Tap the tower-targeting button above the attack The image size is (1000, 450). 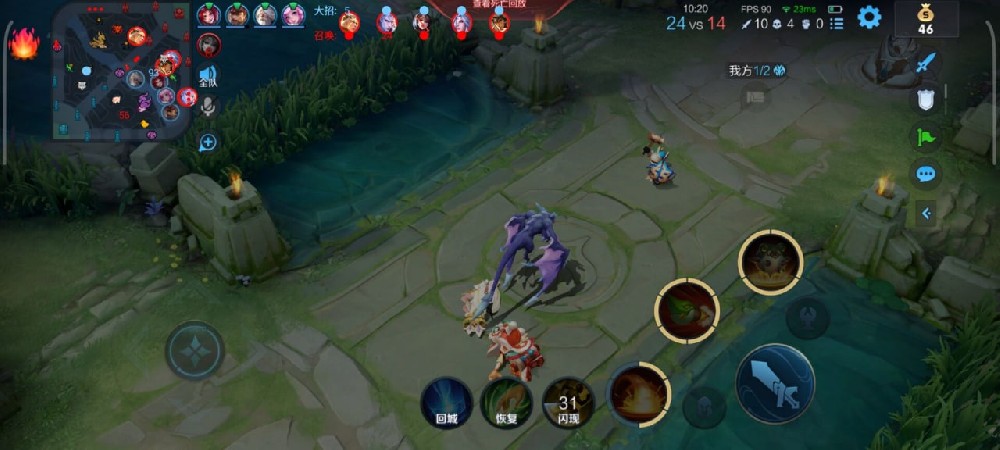point(807,318)
